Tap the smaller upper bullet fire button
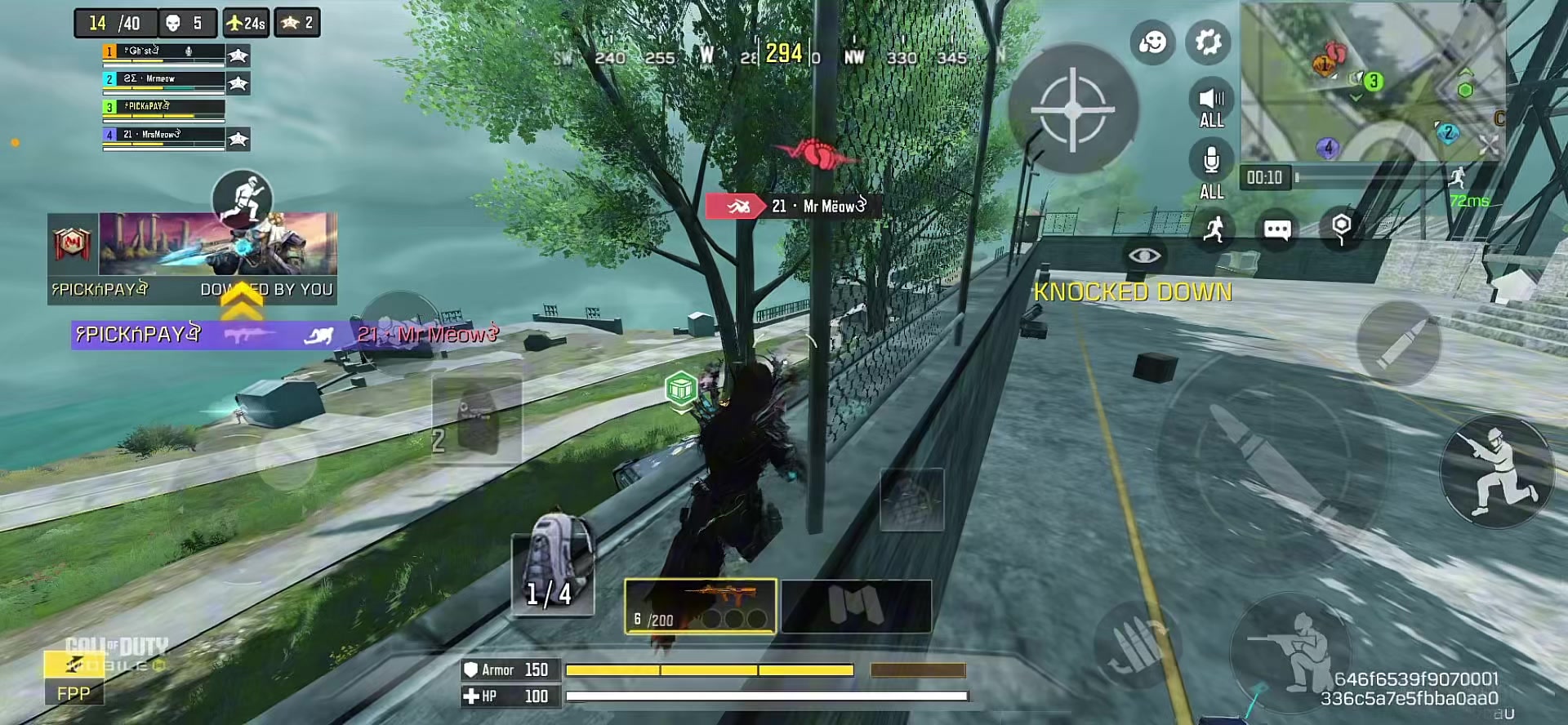The image size is (1568, 725). tap(1399, 343)
